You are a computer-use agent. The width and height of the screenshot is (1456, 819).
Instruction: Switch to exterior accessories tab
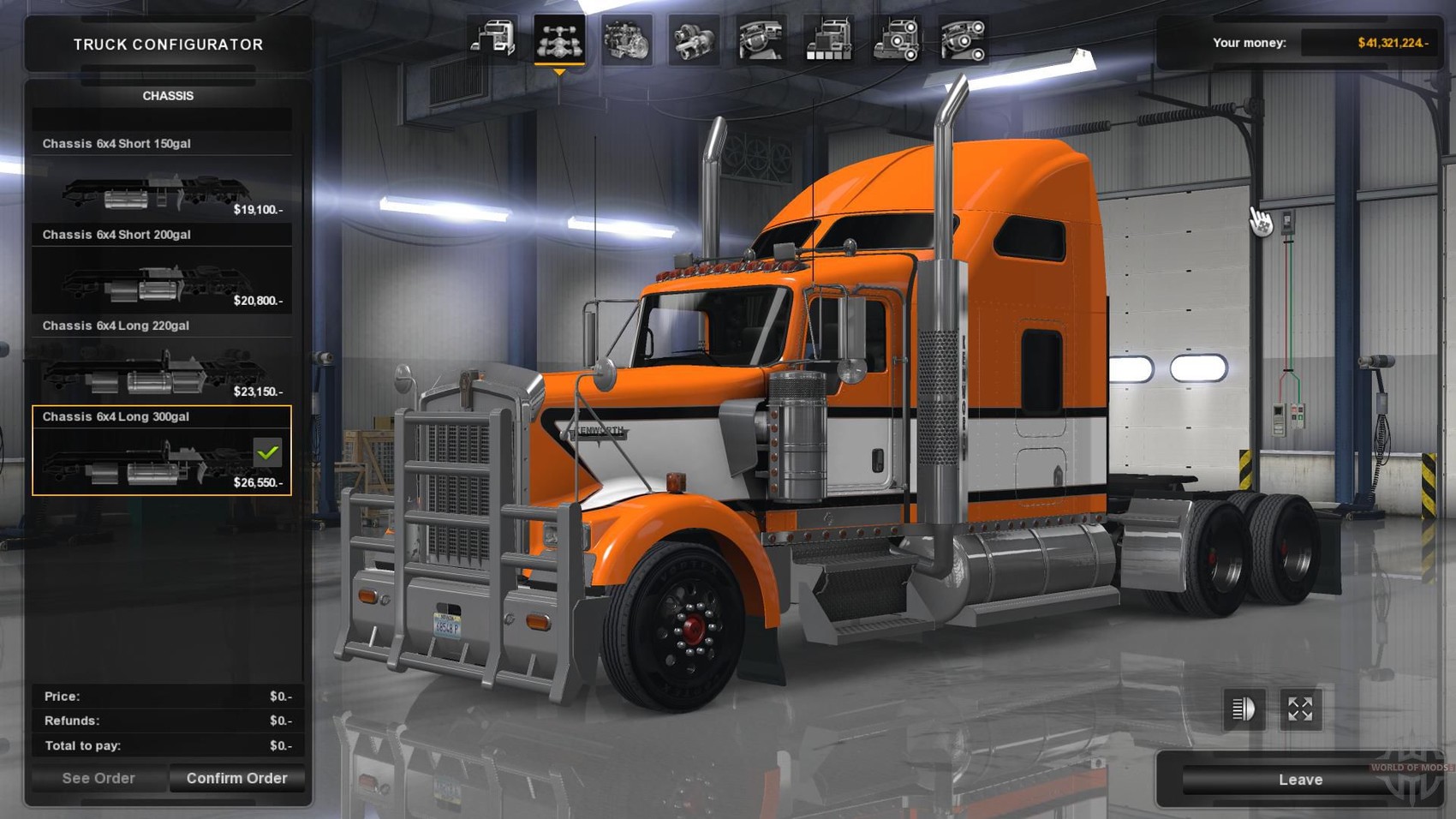point(896,39)
